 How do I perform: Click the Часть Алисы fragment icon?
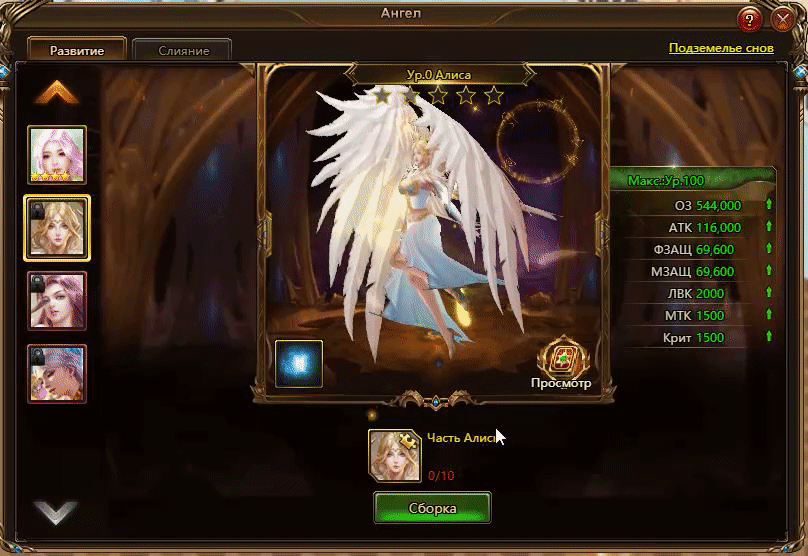(394, 455)
